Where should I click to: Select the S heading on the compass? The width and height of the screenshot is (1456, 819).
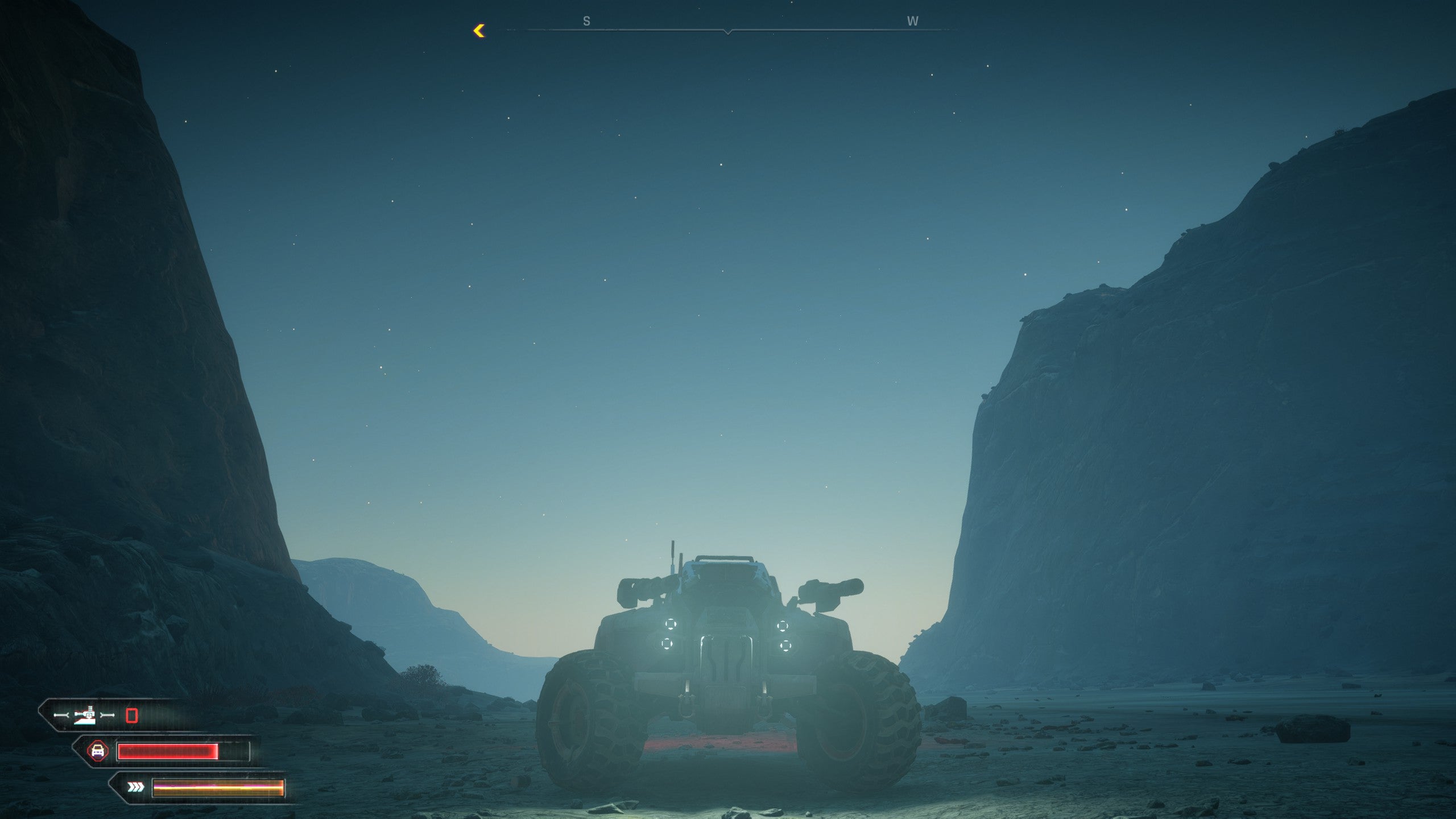coord(586,22)
